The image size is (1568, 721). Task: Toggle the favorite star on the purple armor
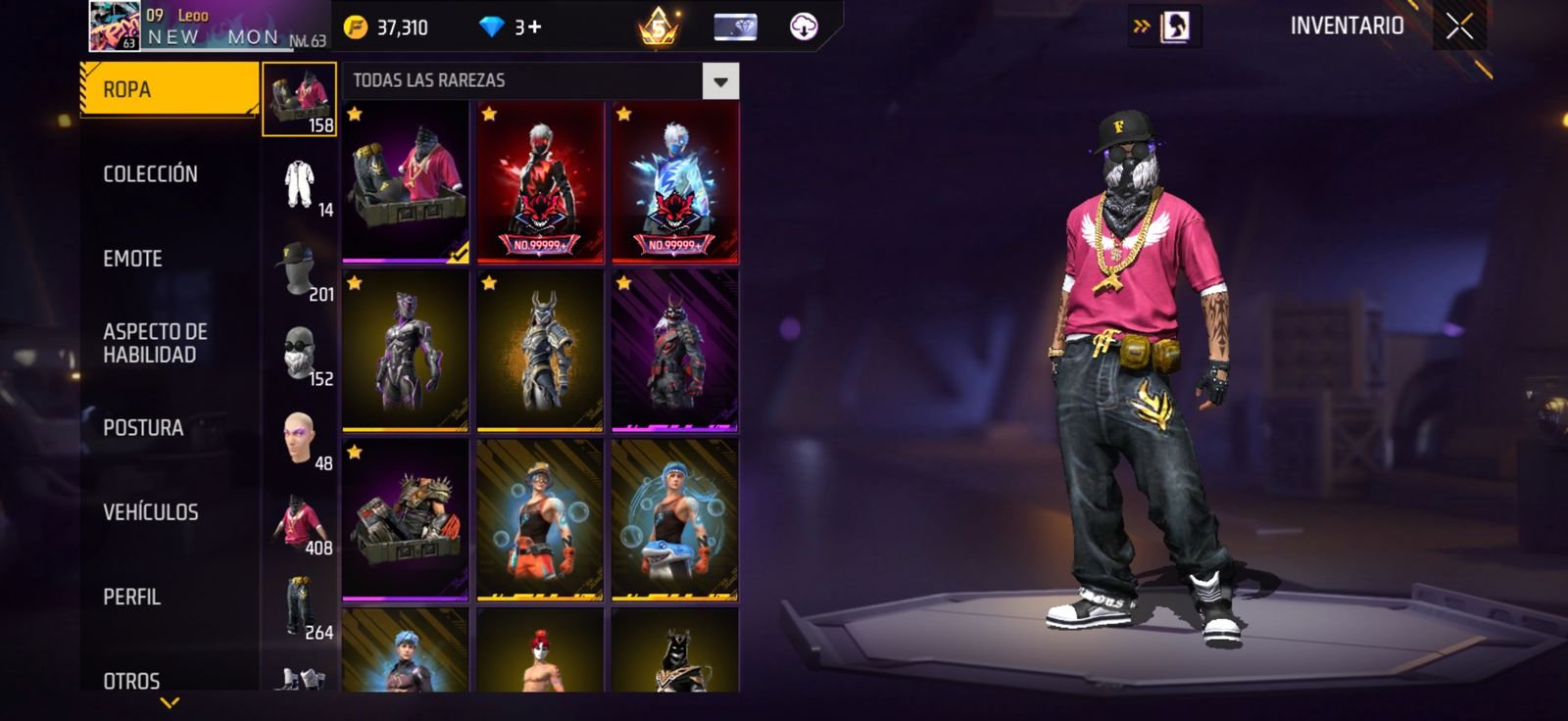356,285
